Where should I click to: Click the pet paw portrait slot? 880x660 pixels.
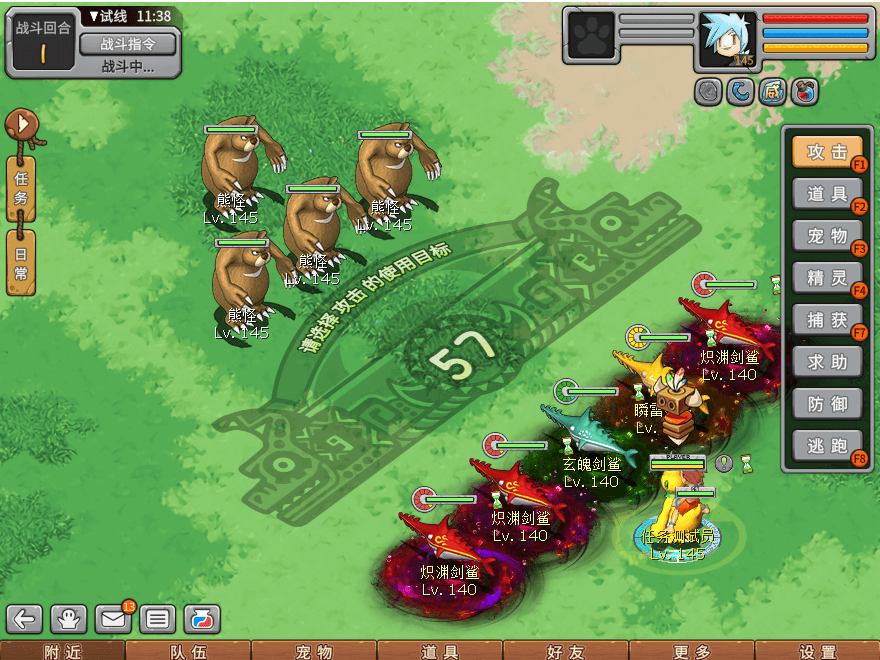pos(591,40)
